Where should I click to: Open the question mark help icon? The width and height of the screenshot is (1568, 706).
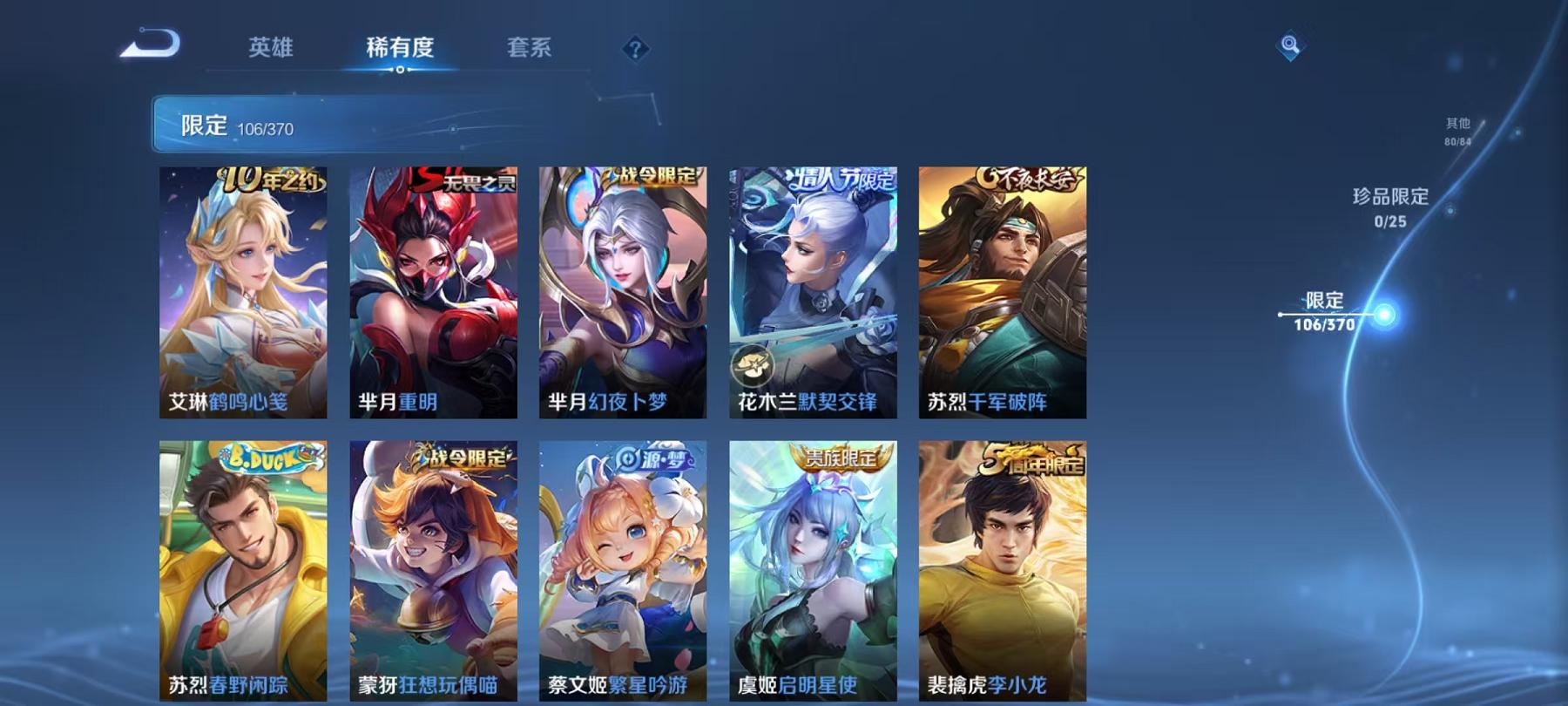point(637,48)
